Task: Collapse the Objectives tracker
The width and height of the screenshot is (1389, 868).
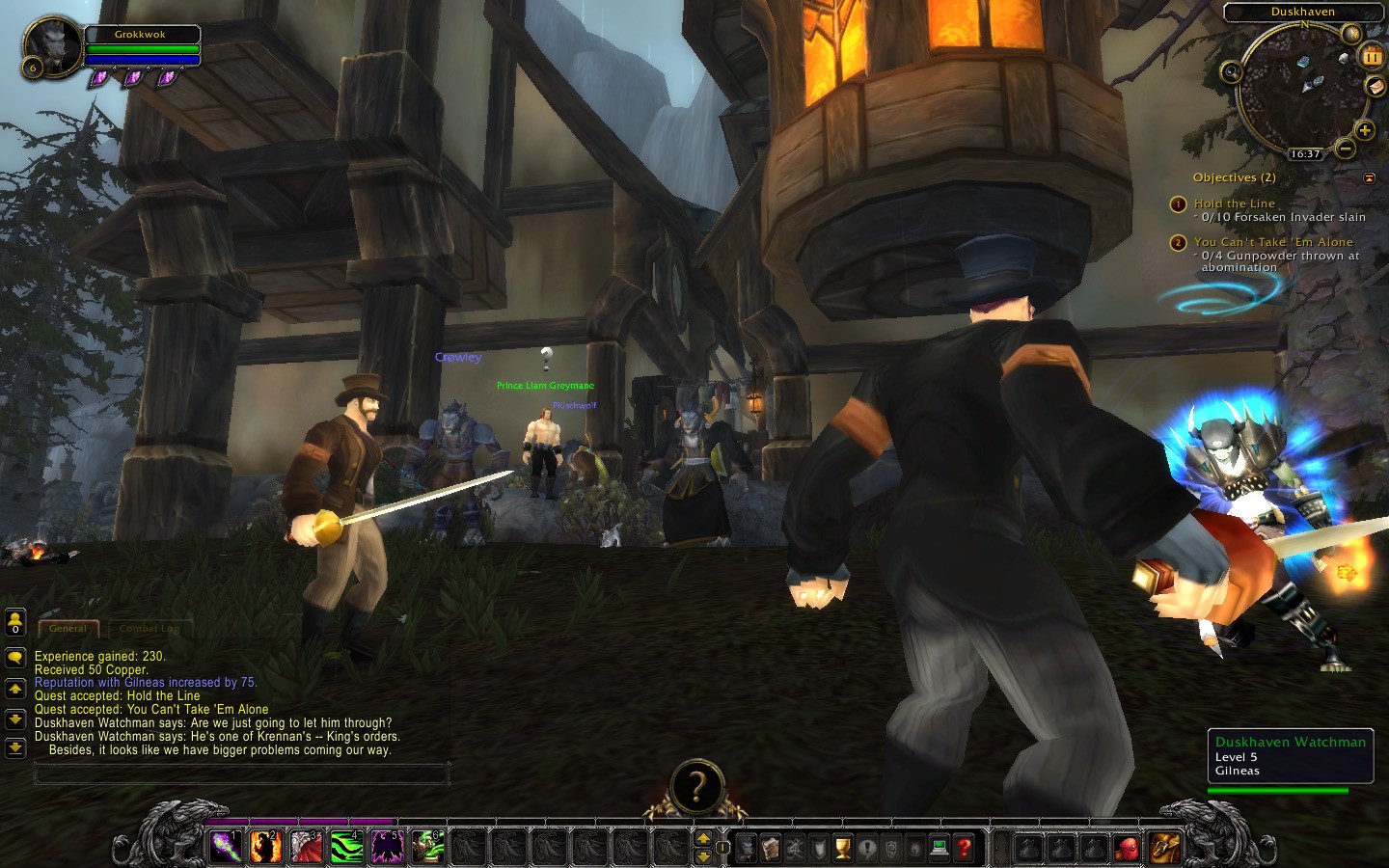Action: (x=1369, y=177)
